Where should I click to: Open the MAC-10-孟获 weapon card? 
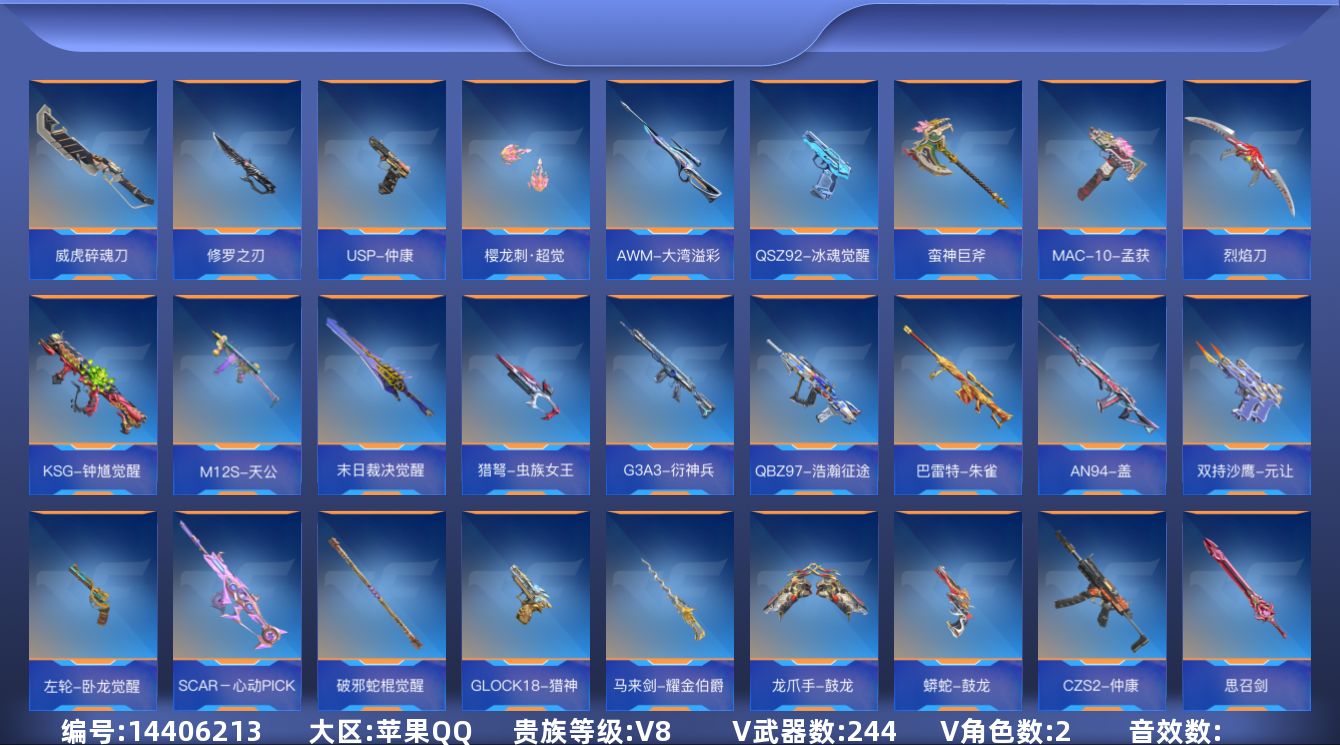click(x=1101, y=170)
